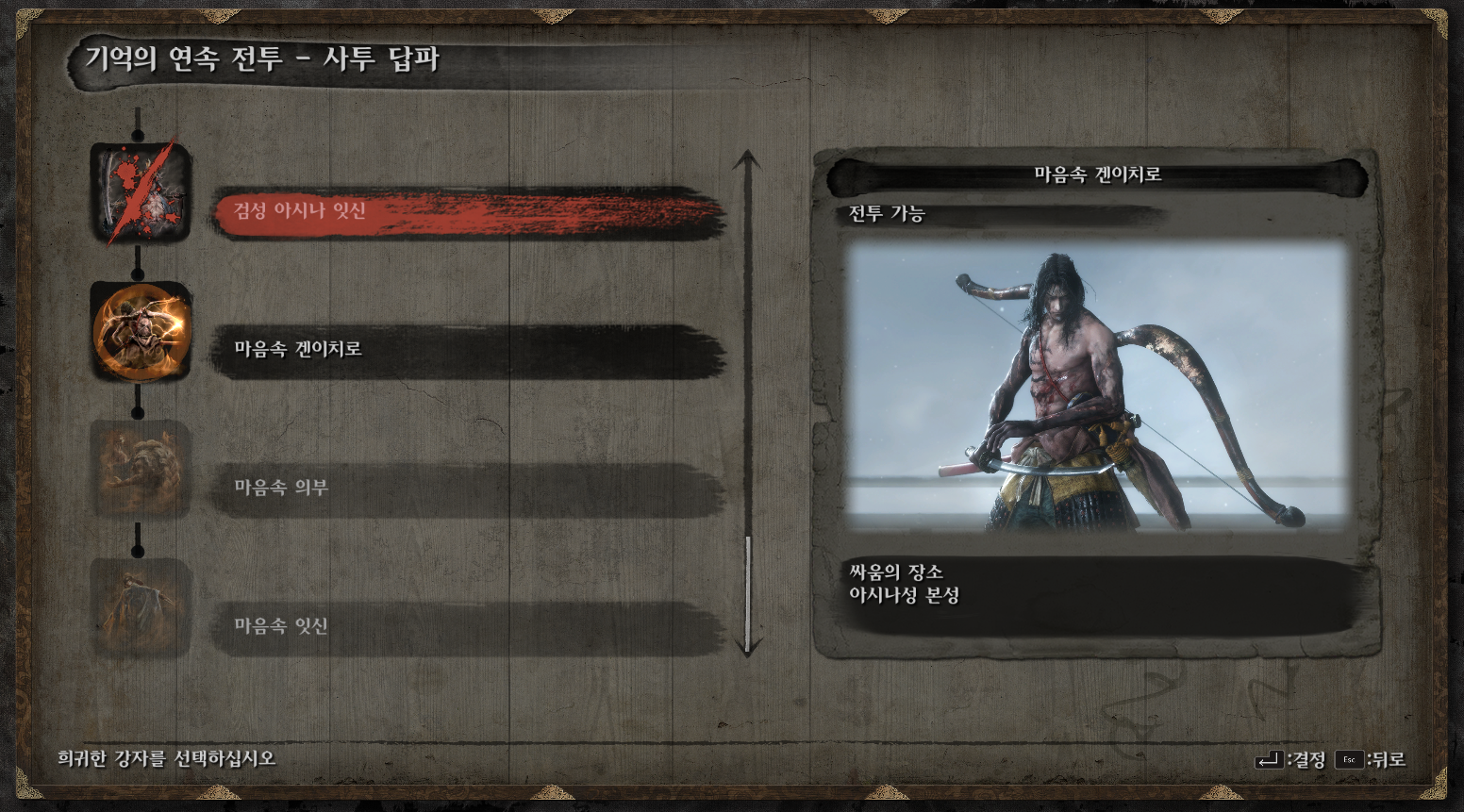The width and height of the screenshot is (1464, 812).
Task: Click the dimmed 마음속 의부 portrait icon
Action: point(141,471)
